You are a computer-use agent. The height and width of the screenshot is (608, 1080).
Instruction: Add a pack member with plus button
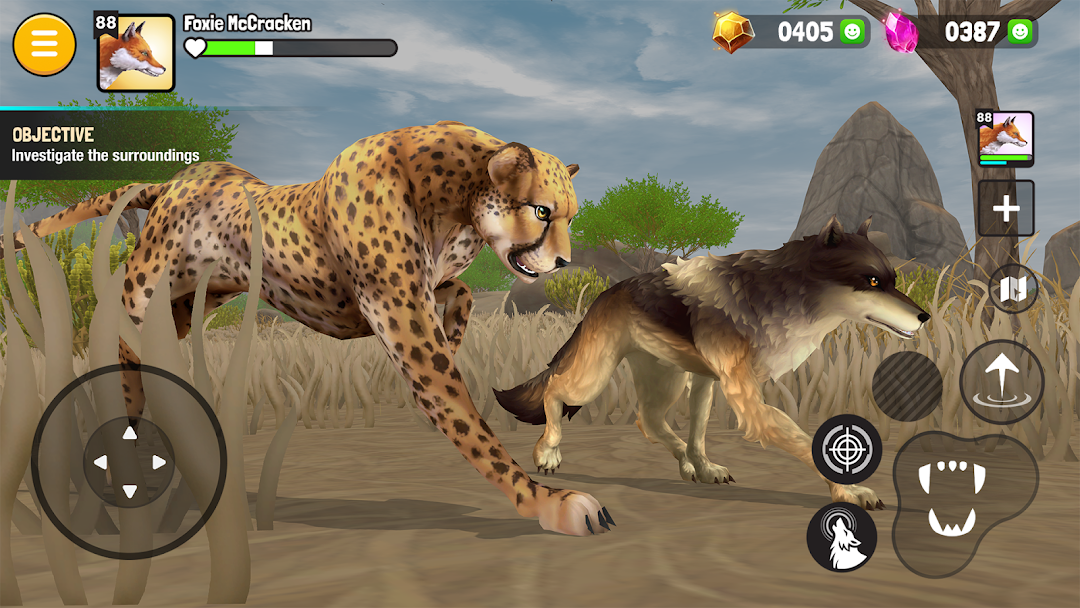point(1005,208)
